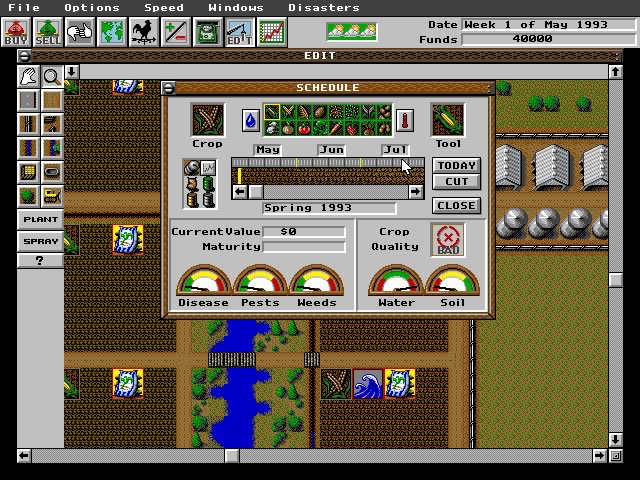Click the schedule timeline's right scroll arrow
This screenshot has width=640, height=480.
pyautogui.click(x=416, y=191)
